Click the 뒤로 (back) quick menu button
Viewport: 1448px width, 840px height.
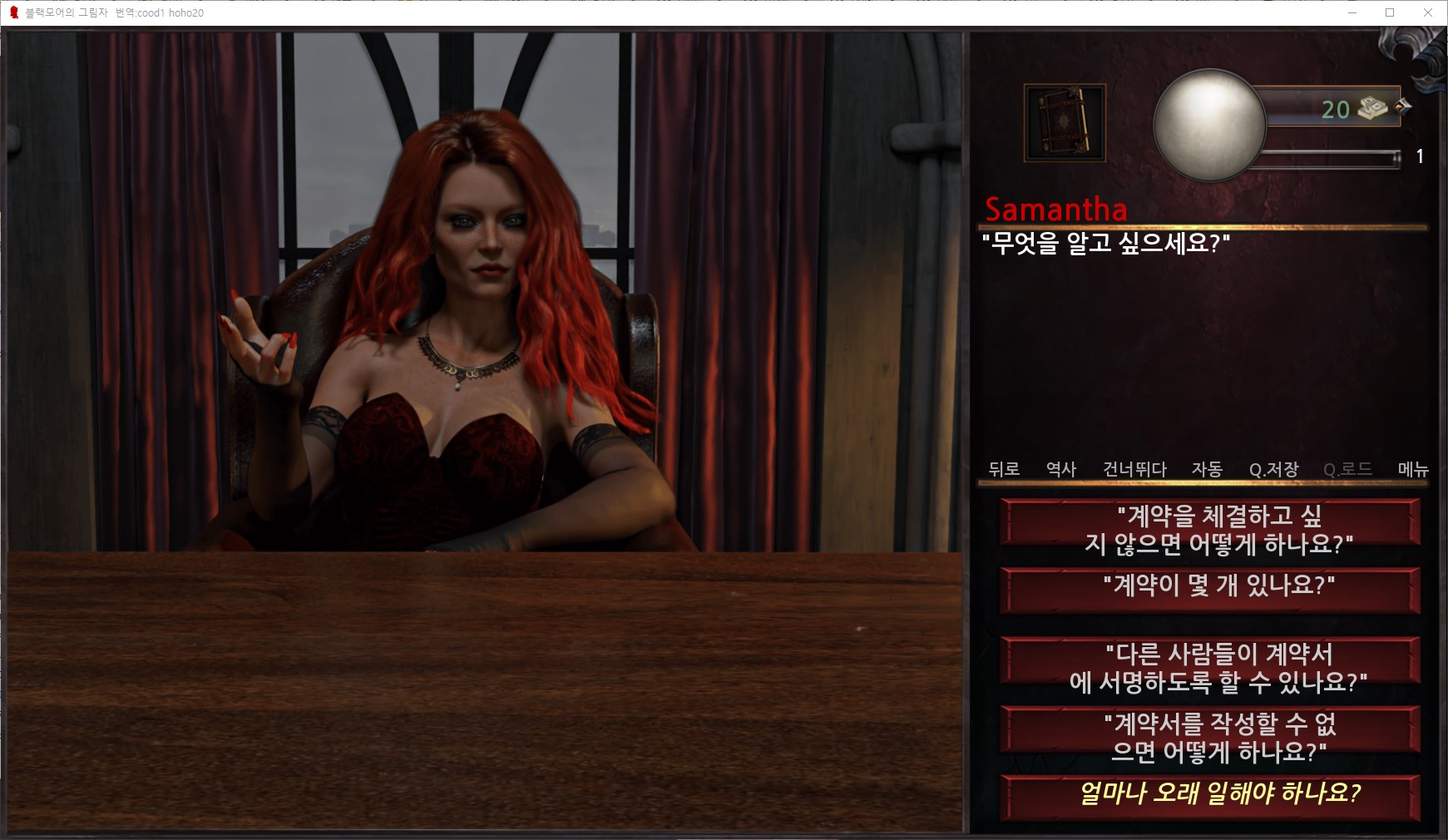tap(1004, 469)
